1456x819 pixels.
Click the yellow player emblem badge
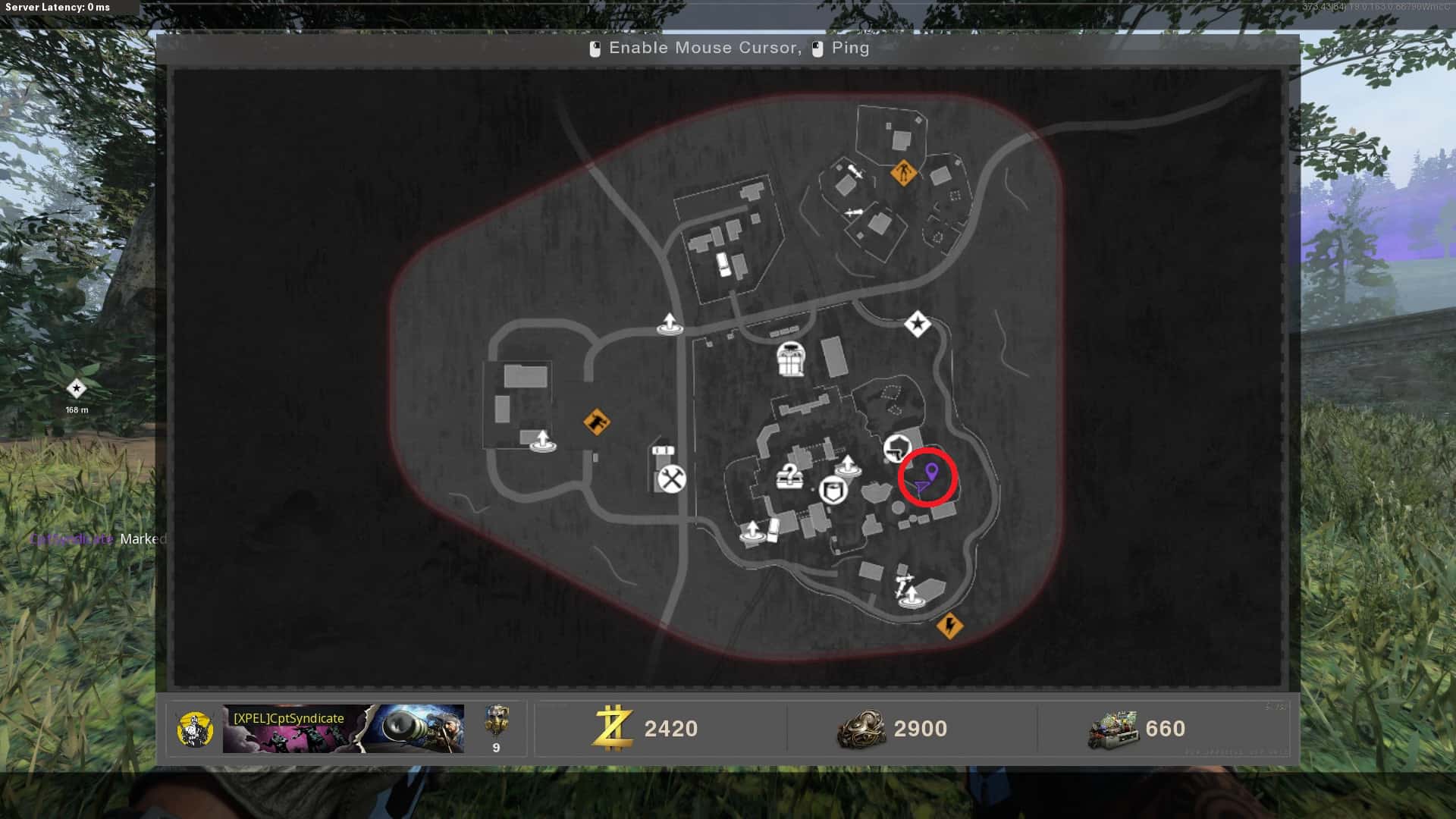195,729
